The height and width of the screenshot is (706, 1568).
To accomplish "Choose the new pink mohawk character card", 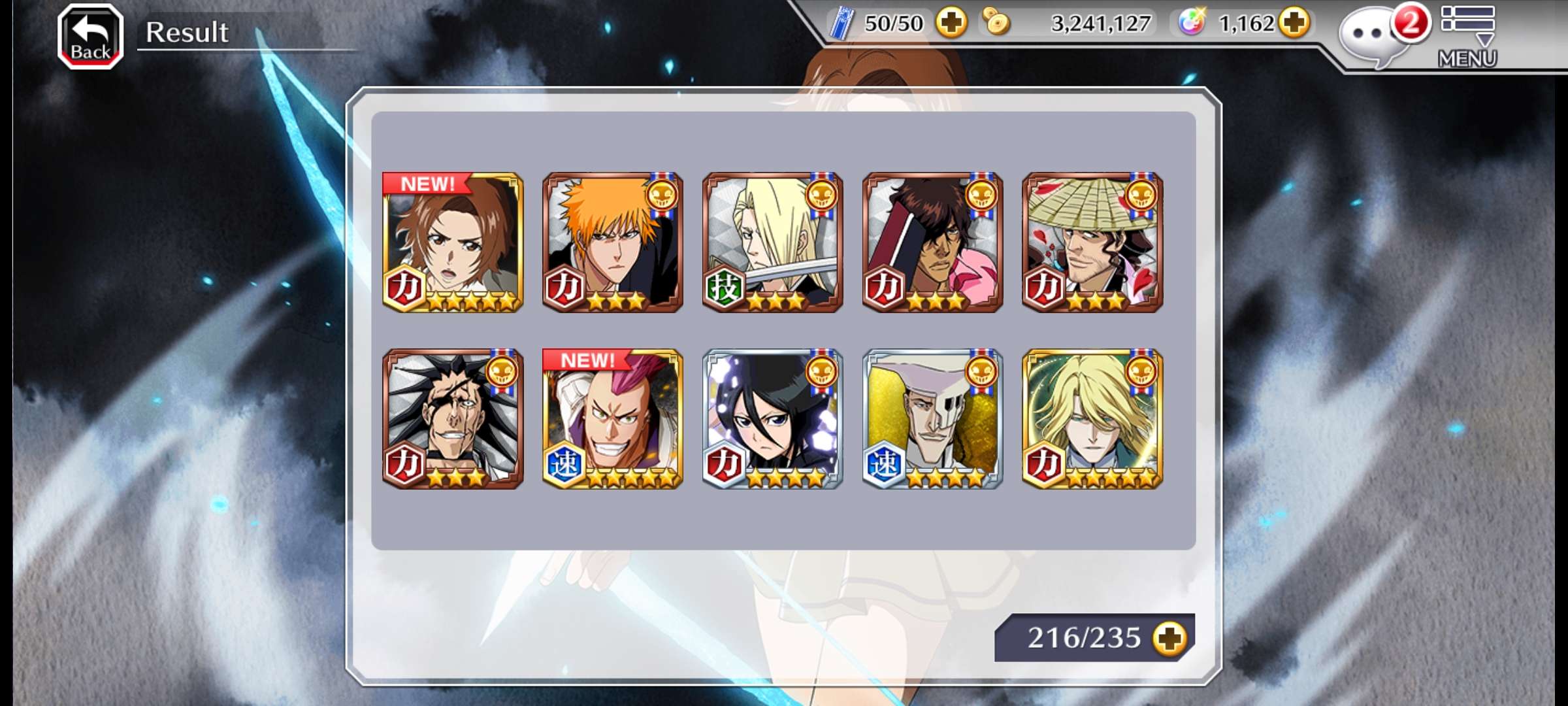I will click(x=613, y=419).
